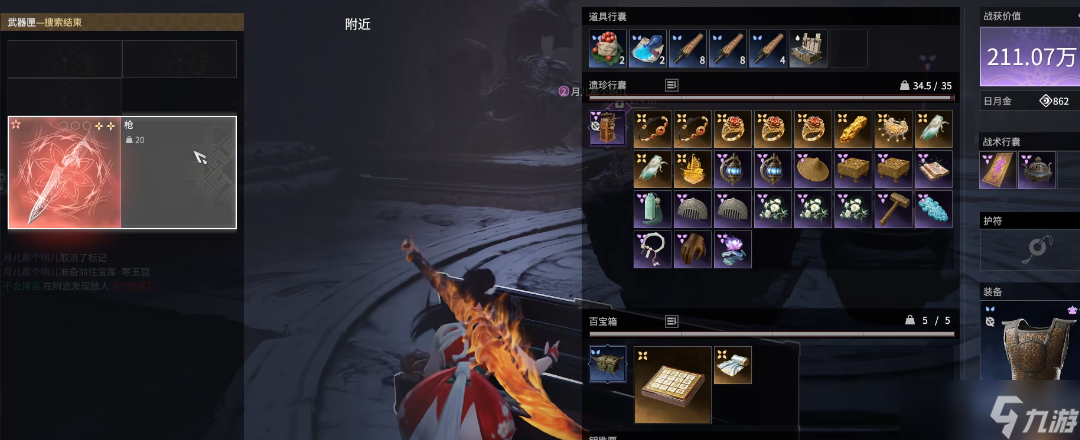Pick the green jade bottle item

point(652,209)
